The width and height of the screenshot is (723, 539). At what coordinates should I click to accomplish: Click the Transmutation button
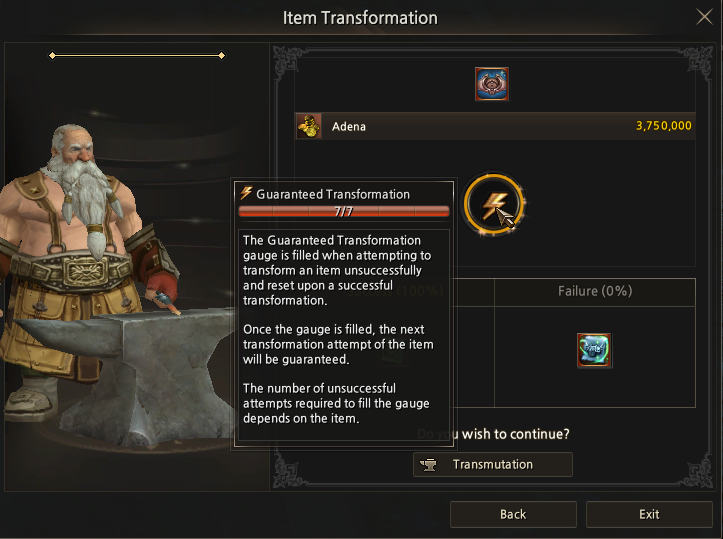[492, 464]
